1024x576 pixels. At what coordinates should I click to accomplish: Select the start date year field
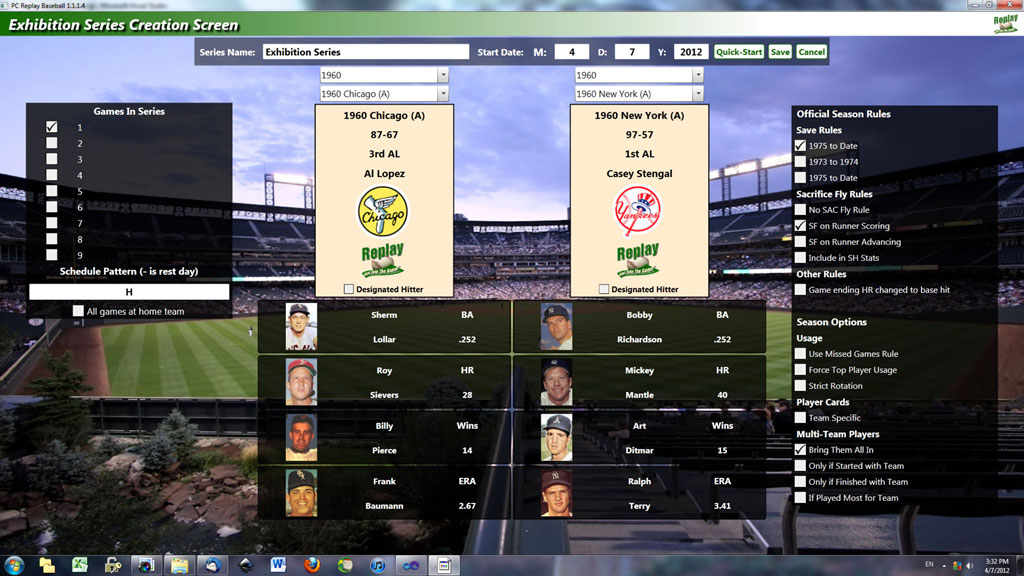[690, 52]
